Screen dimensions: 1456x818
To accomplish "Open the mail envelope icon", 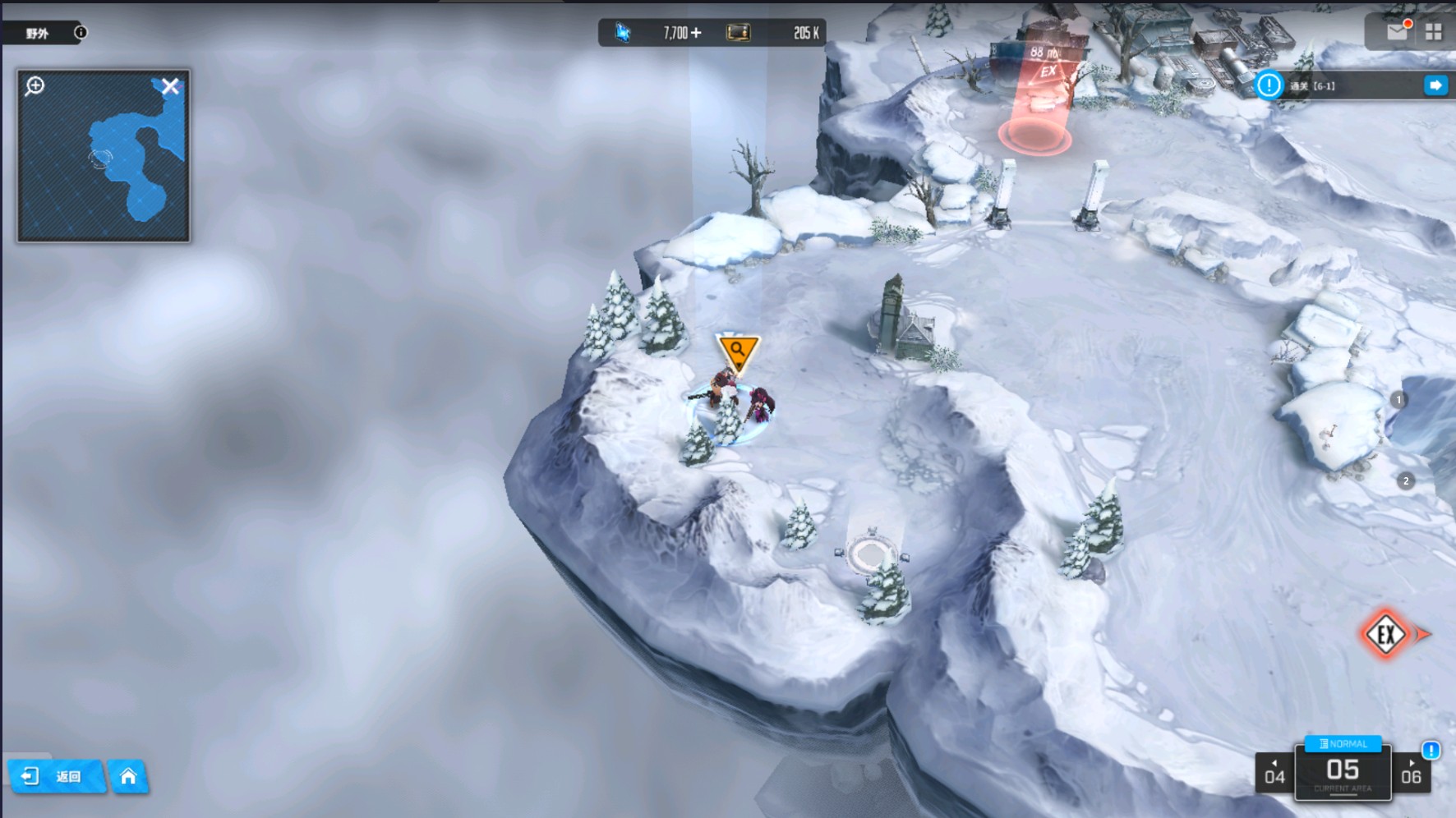I will (x=1397, y=31).
